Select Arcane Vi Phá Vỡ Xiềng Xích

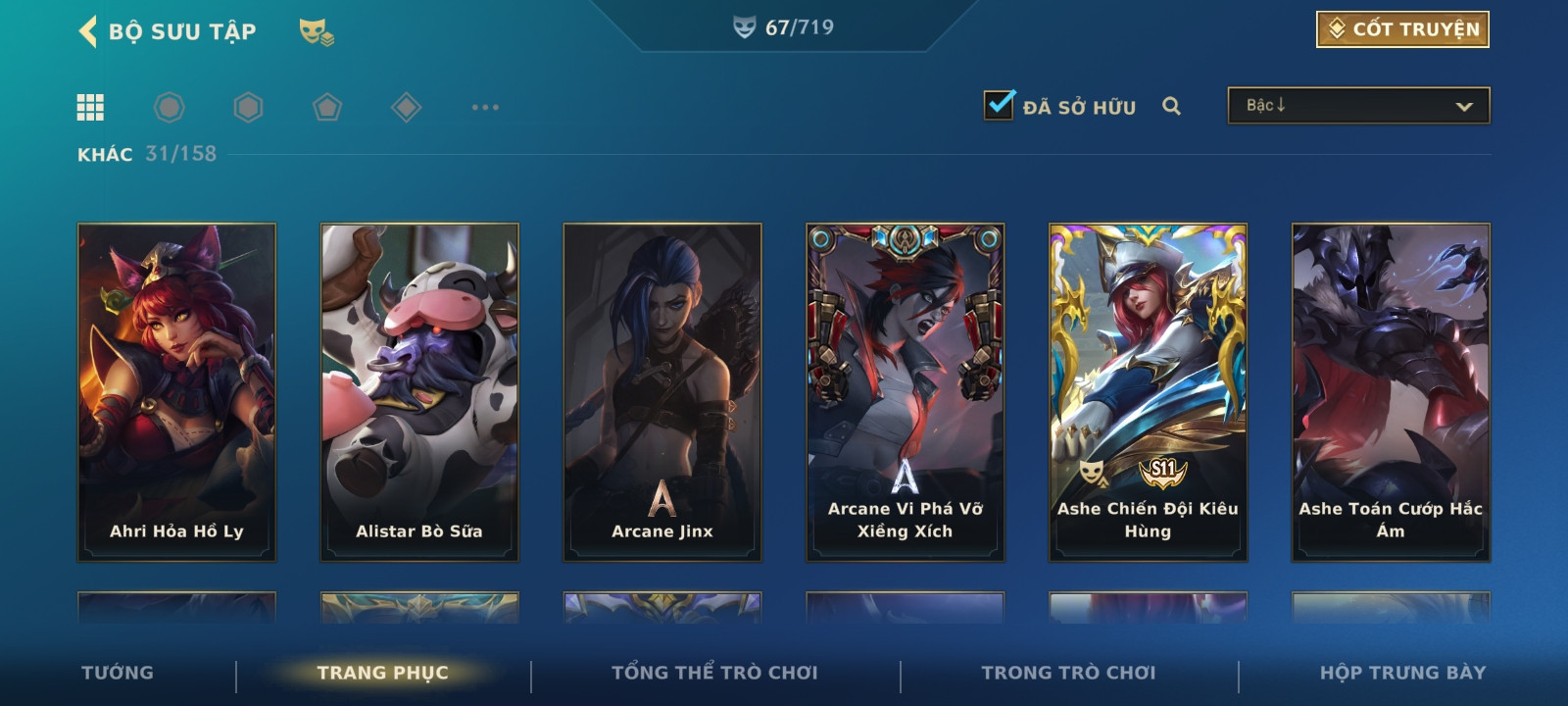906,392
